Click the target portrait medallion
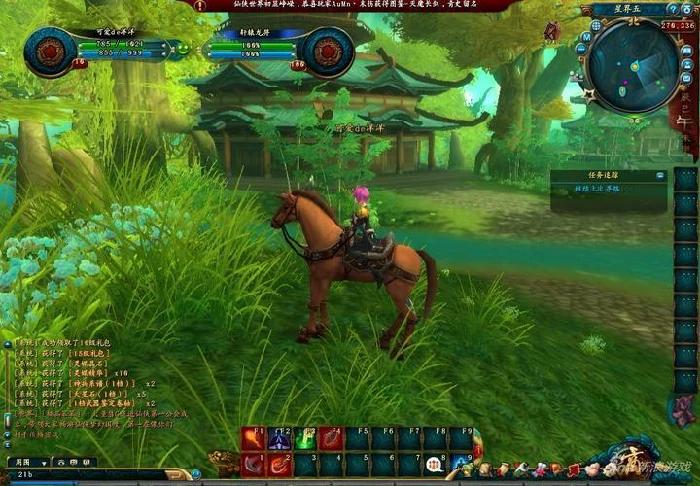700x486 pixels. tap(327, 50)
